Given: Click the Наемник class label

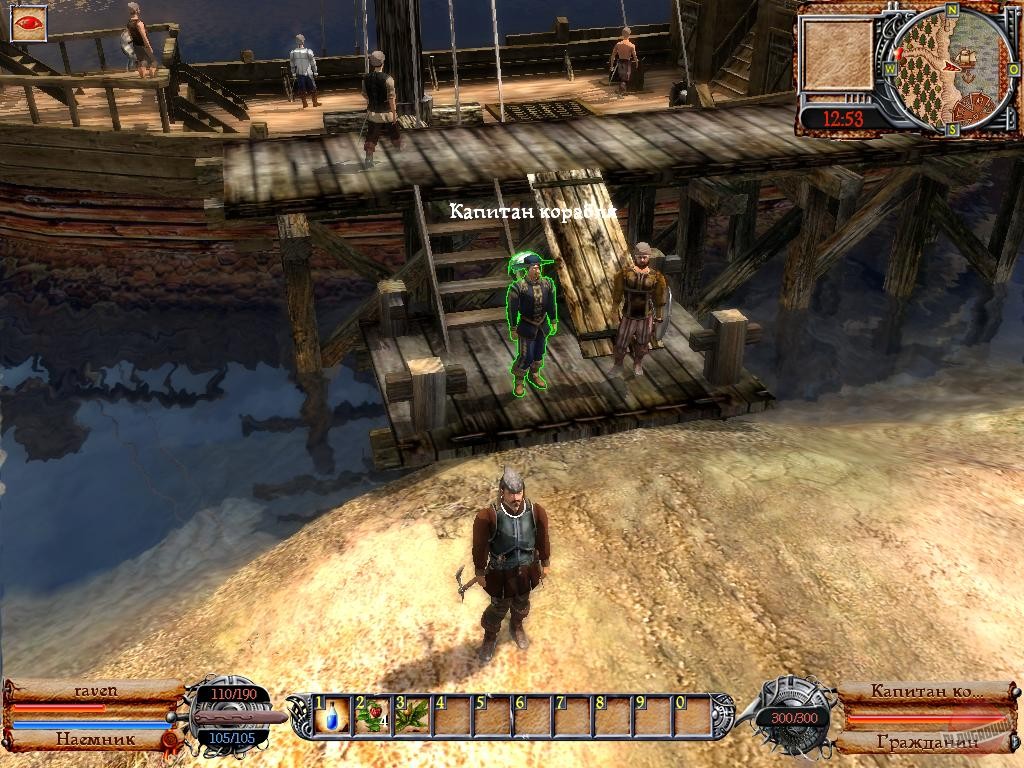Looking at the screenshot, I should pos(88,741).
